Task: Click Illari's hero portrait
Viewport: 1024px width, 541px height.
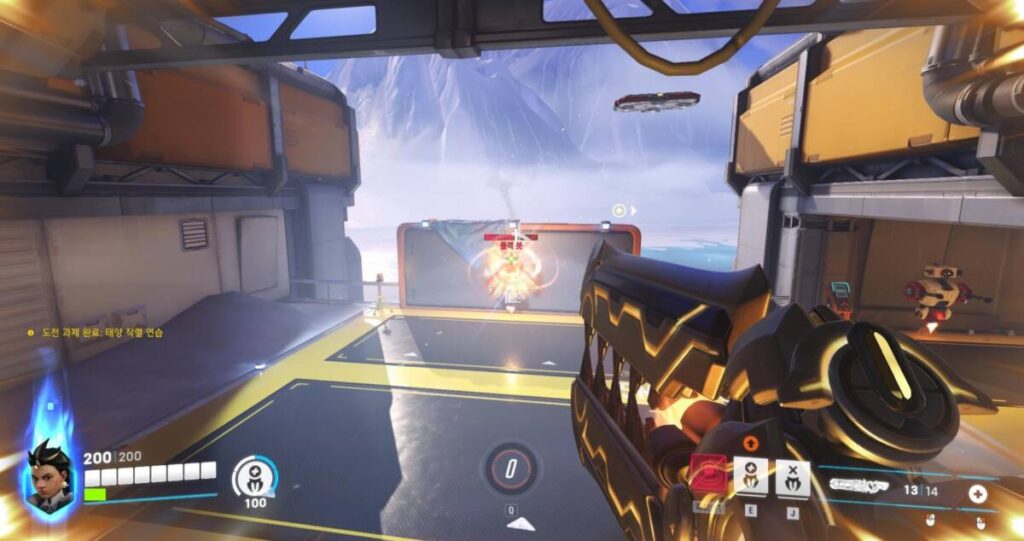Action: coord(48,479)
